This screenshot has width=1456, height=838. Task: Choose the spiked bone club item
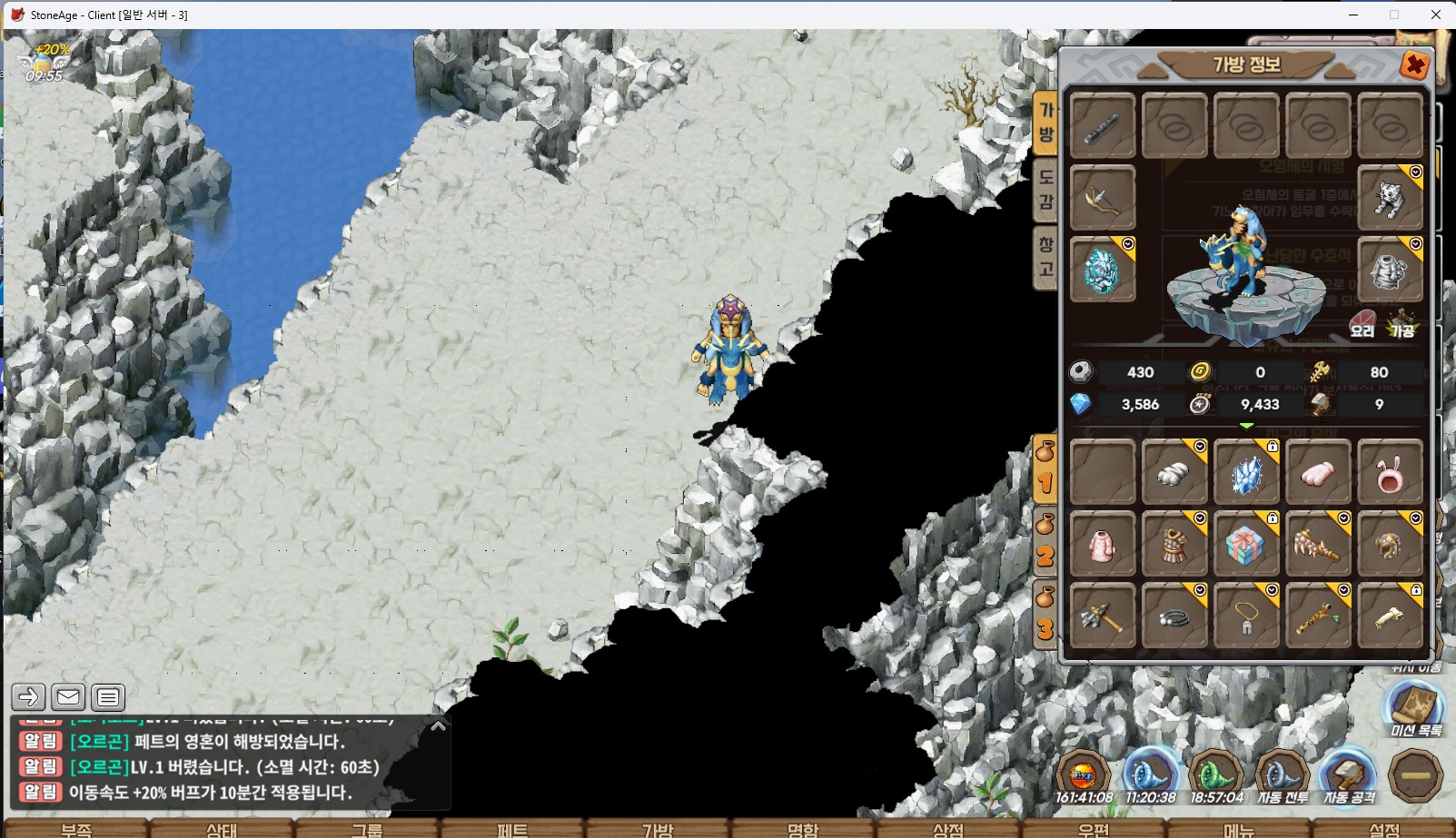(1318, 545)
